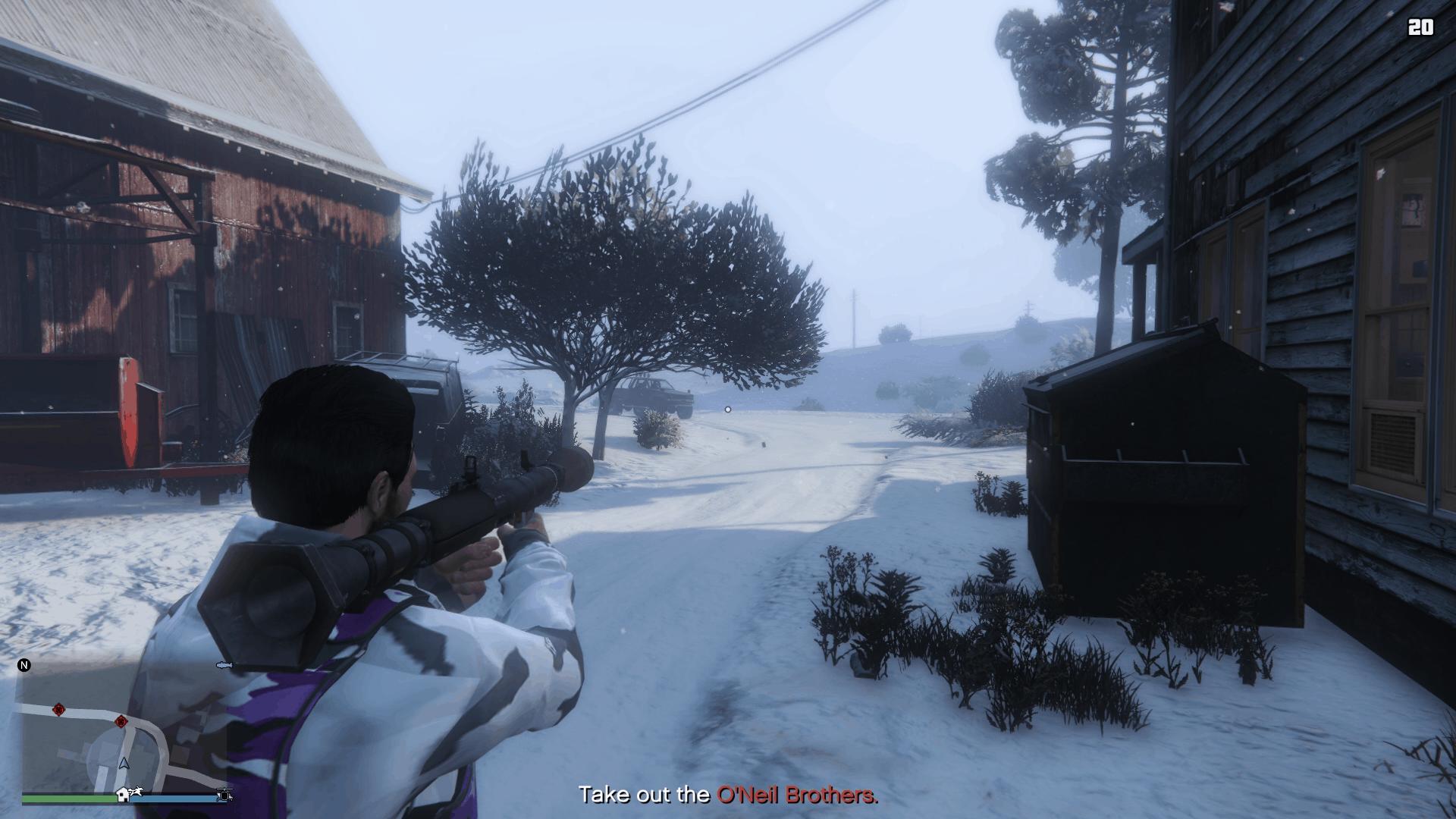This screenshot has height=819, width=1456.
Task: Select the white safehouse blip on minimap
Action: [x=122, y=795]
